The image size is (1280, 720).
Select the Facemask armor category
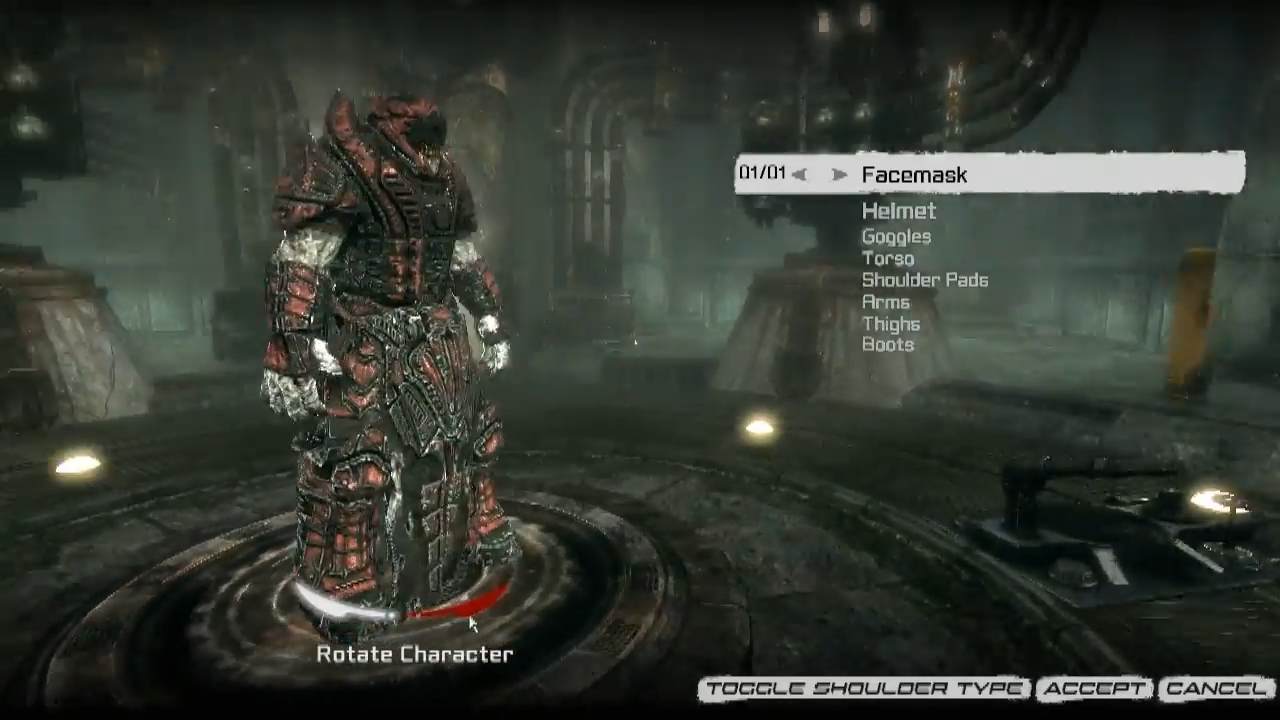pyautogui.click(x=914, y=175)
